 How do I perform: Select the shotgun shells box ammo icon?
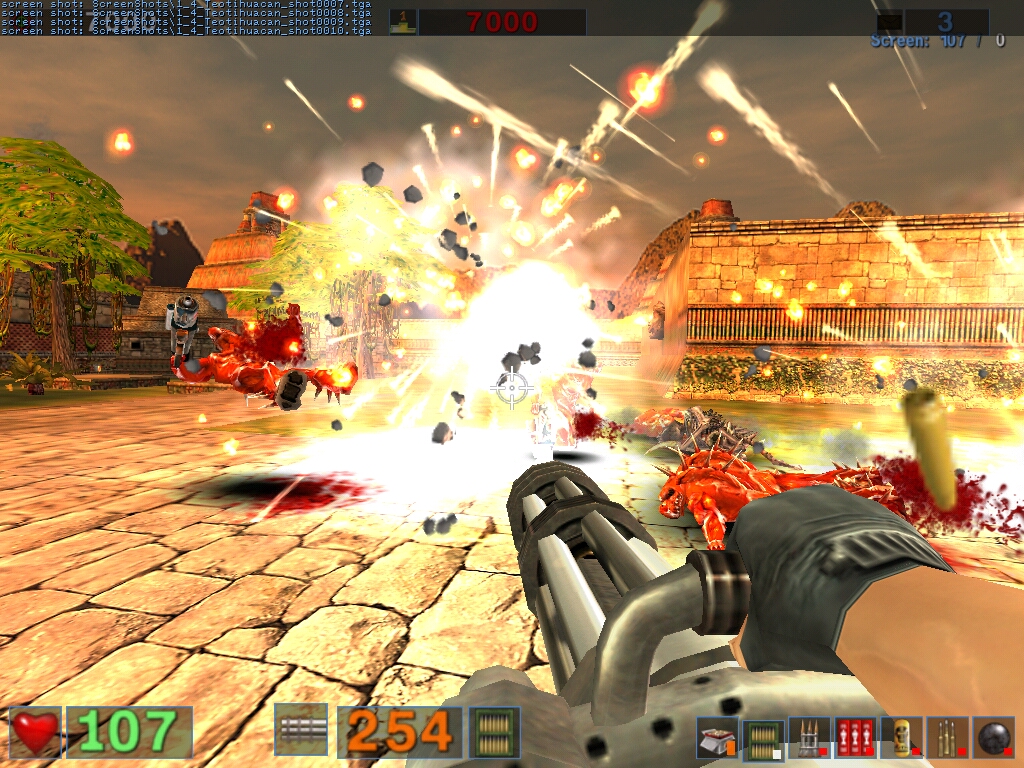click(717, 738)
